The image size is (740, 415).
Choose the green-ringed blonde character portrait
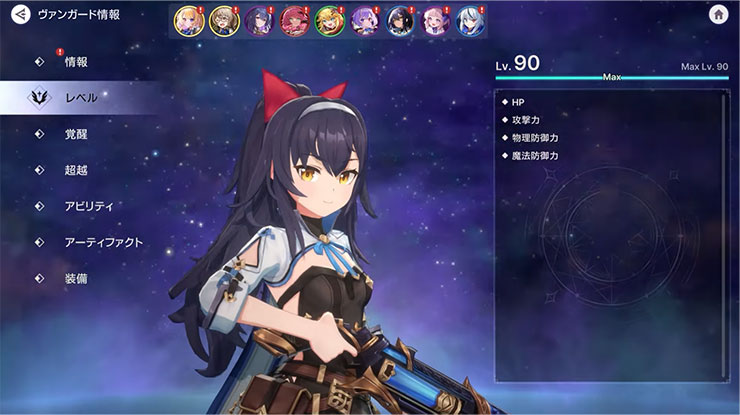328,21
